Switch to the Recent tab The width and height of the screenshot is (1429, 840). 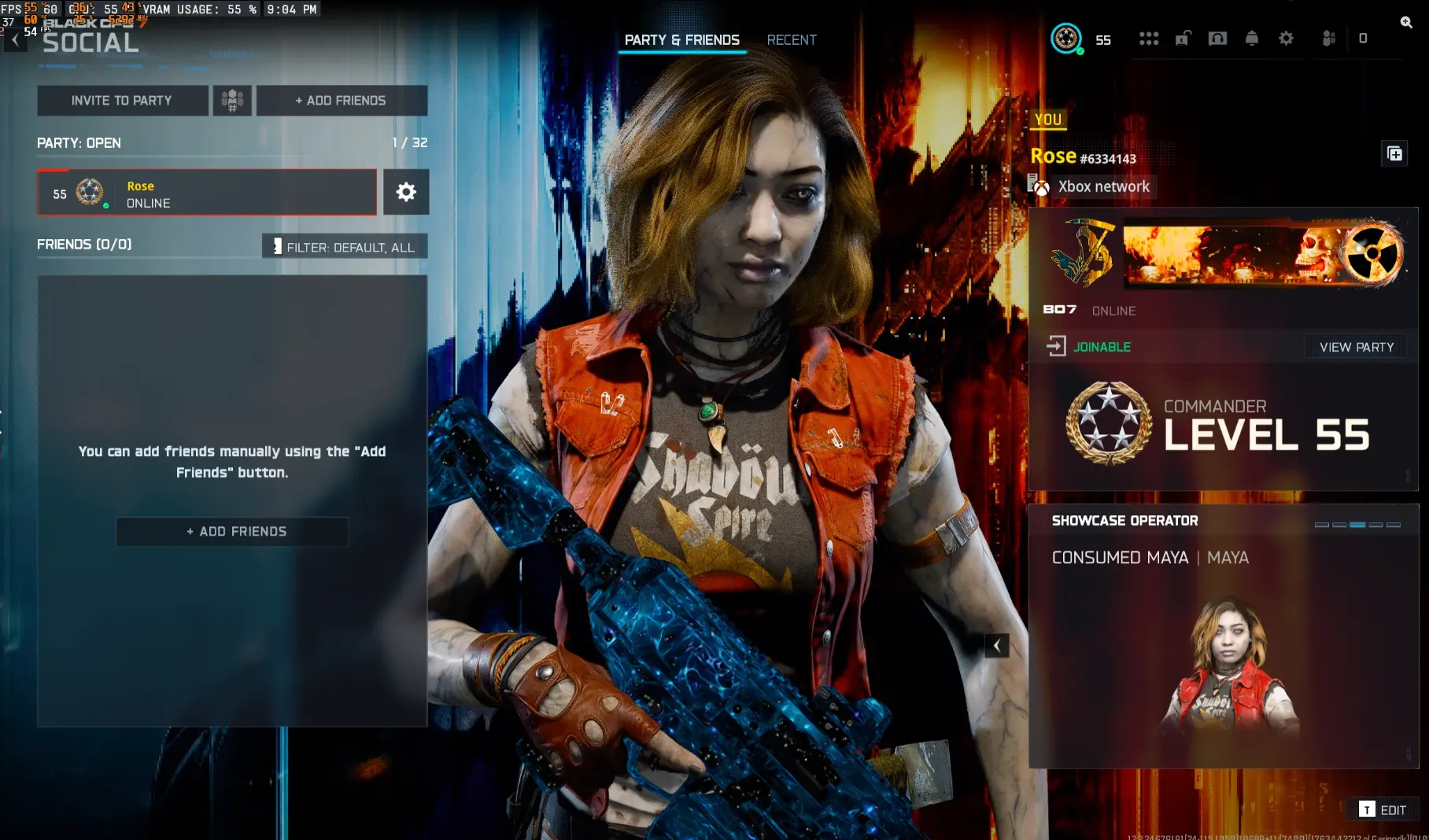pyautogui.click(x=792, y=40)
